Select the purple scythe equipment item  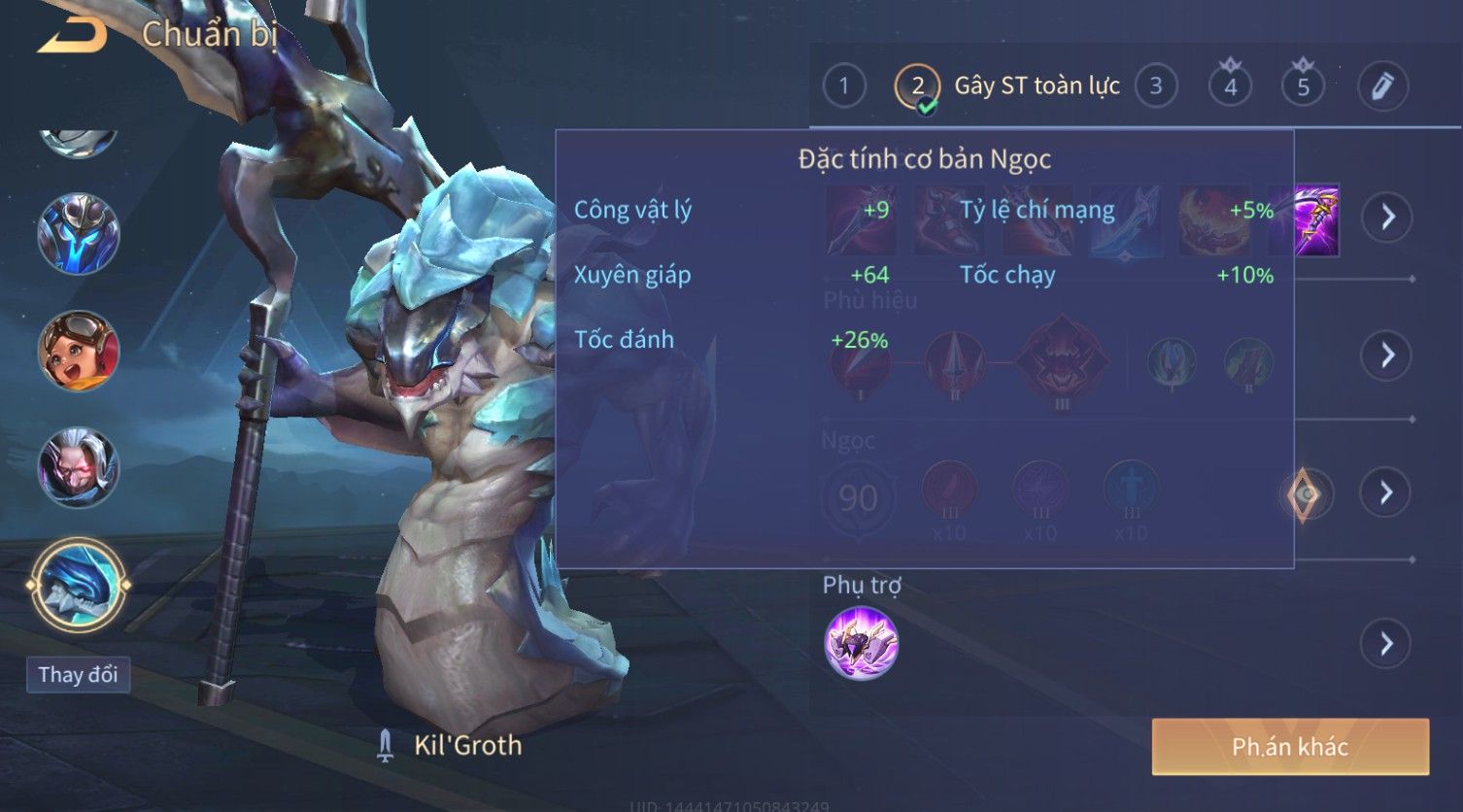(x=1316, y=220)
